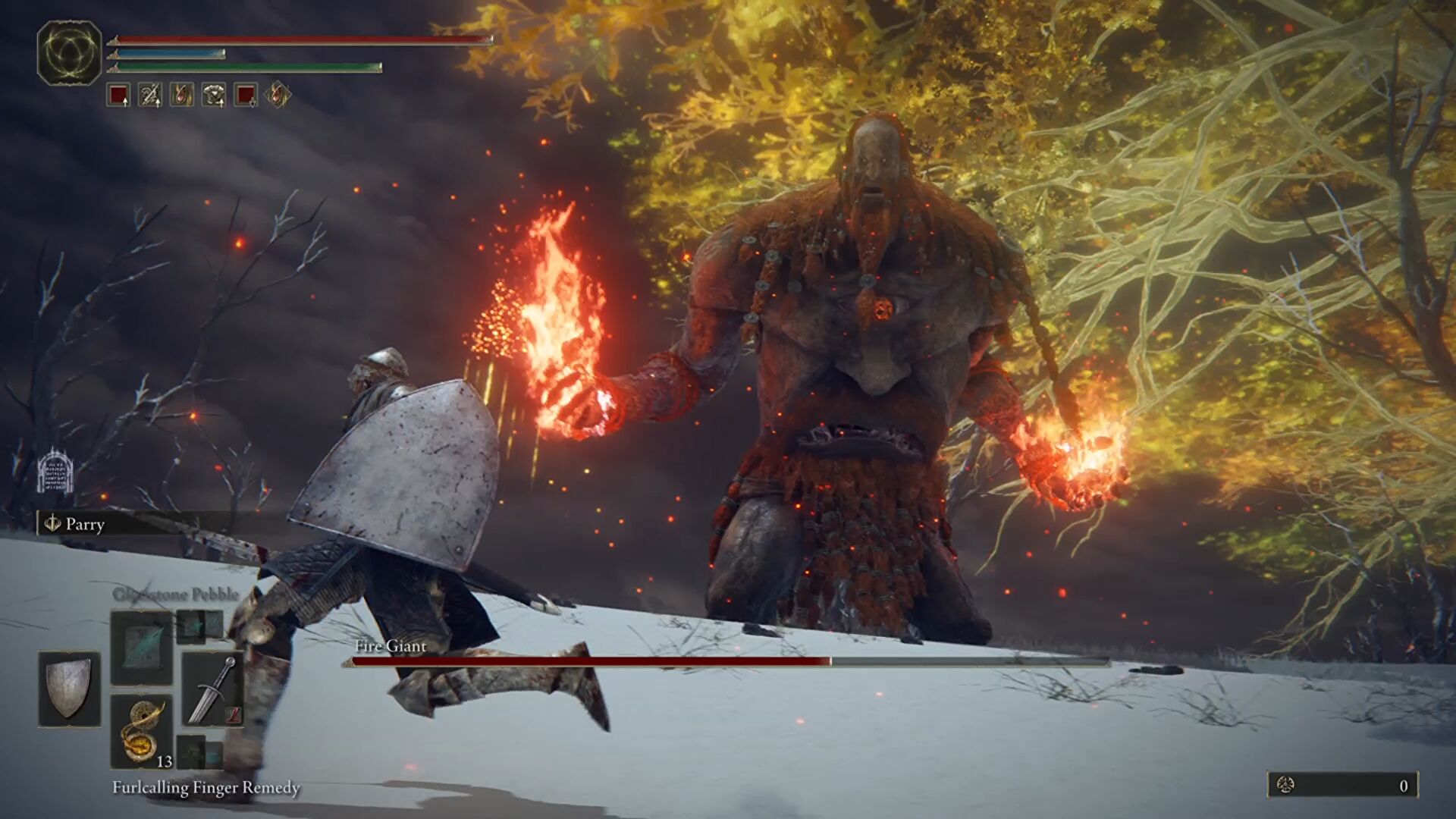Click the equipped shield slot icon
The image size is (1456, 819).
click(x=68, y=688)
